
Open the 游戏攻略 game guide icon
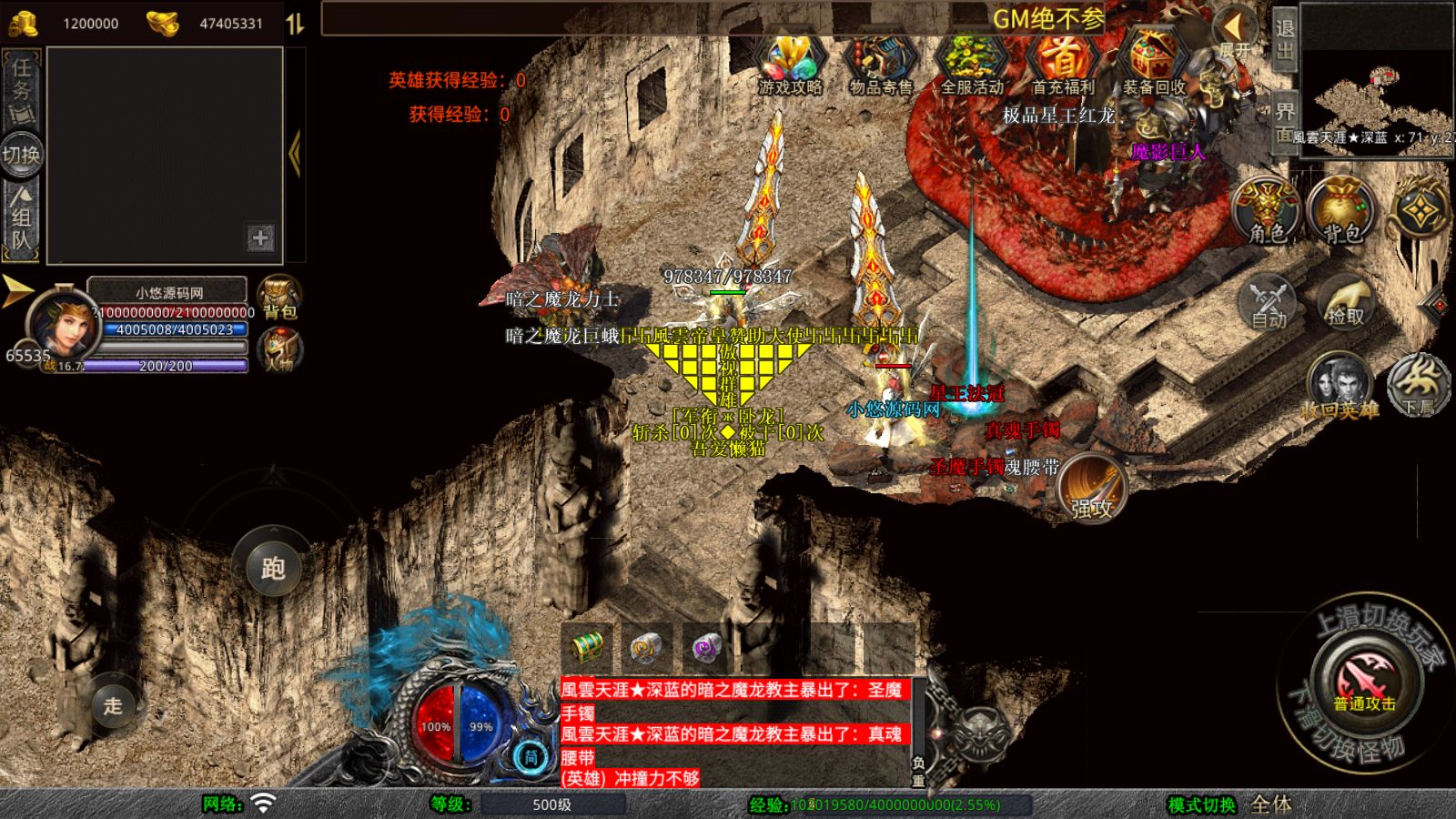click(790, 64)
